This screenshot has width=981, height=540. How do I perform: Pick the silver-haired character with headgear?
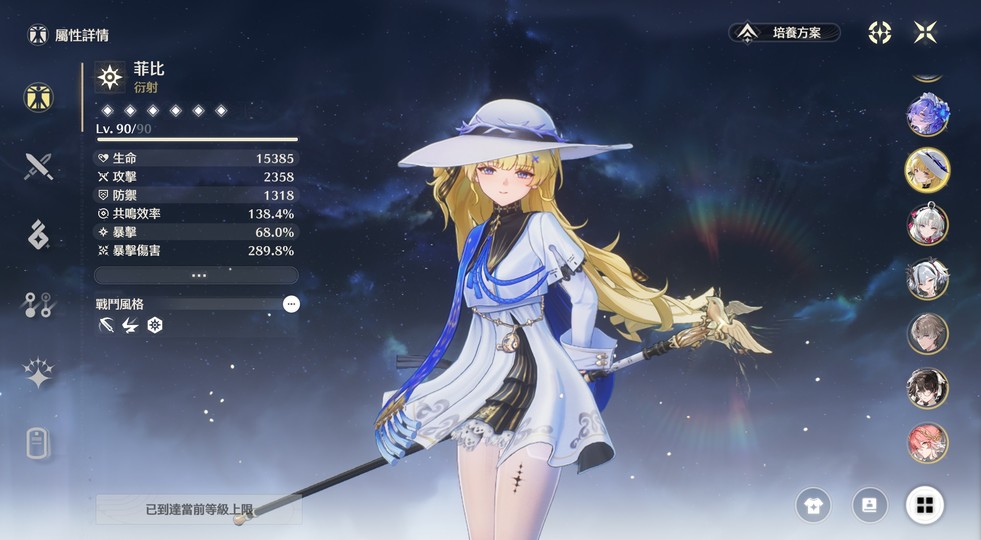927,279
